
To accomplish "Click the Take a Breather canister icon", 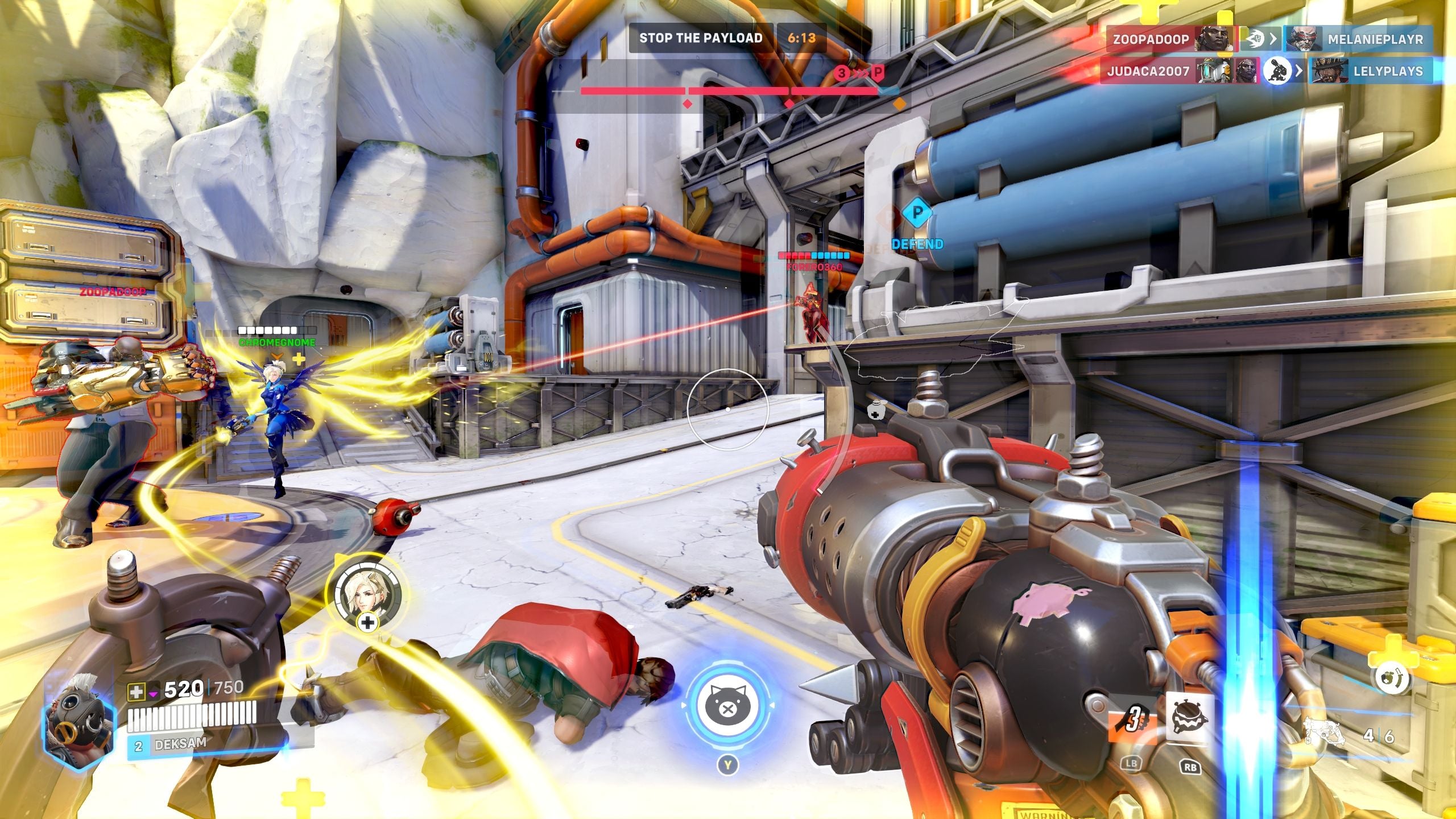I will point(1393,680).
